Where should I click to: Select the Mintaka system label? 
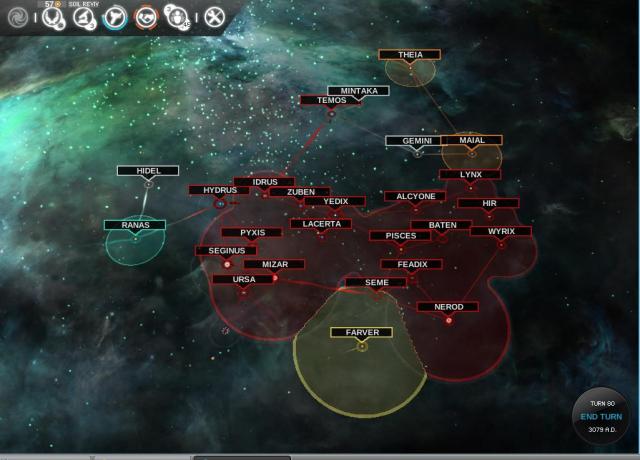click(358, 91)
